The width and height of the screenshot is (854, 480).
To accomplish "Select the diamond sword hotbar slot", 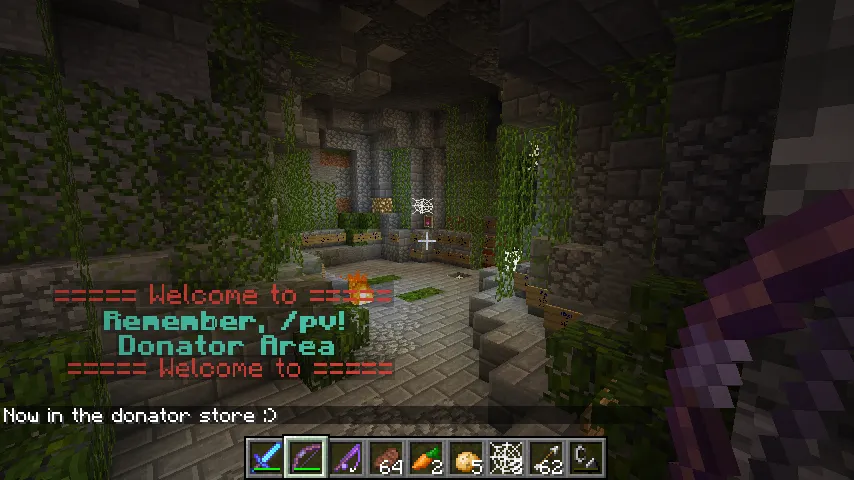I will coord(265,458).
